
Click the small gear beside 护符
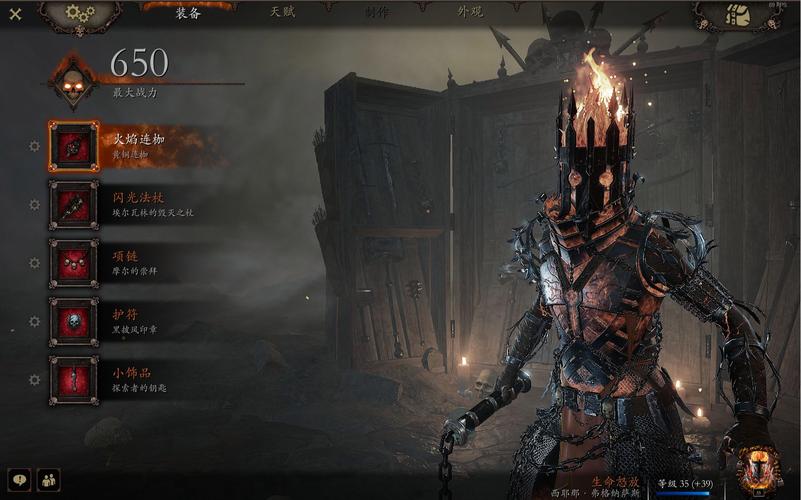click(35, 321)
